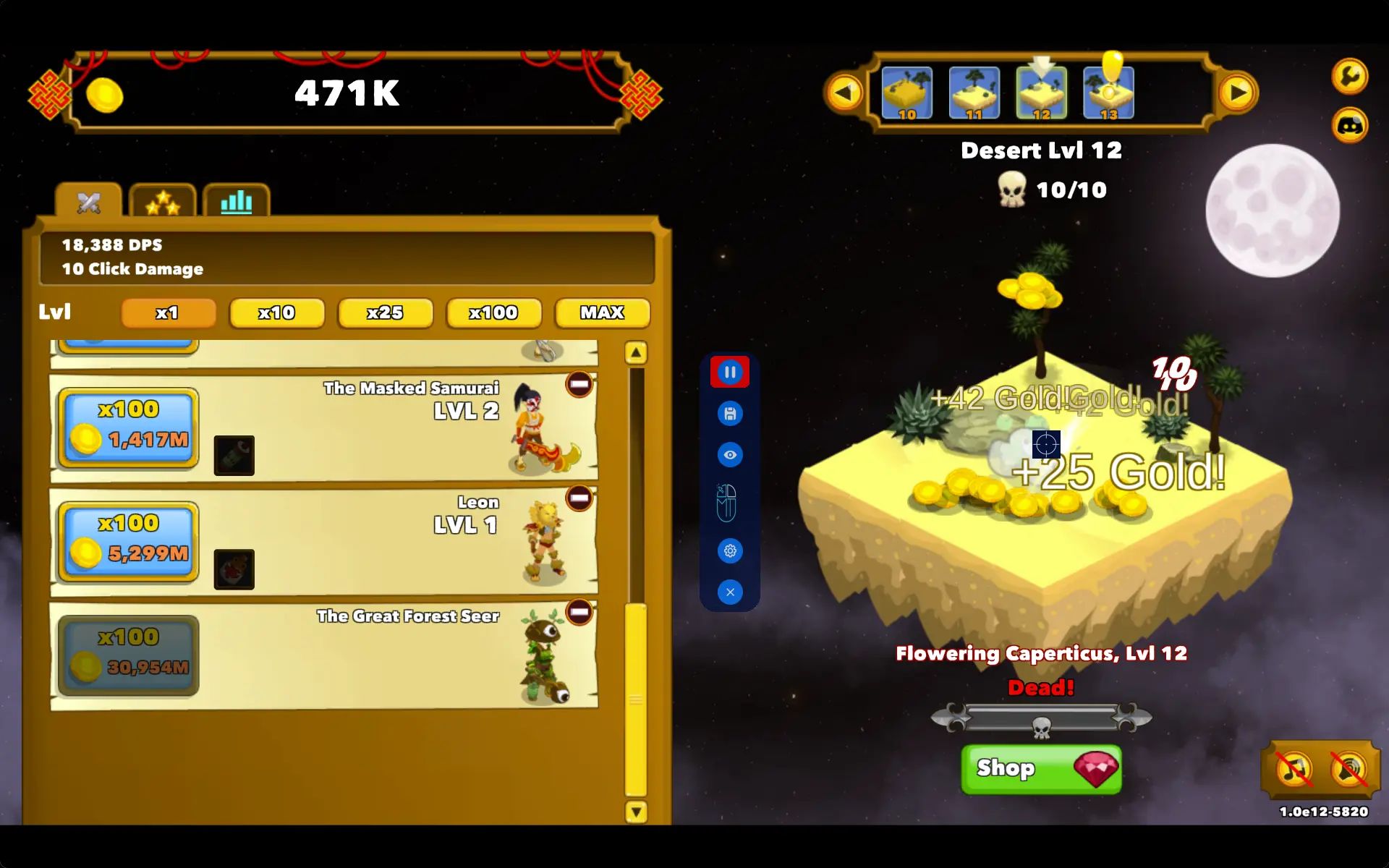
Task: Open the gem Shop
Action: [x=1041, y=769]
